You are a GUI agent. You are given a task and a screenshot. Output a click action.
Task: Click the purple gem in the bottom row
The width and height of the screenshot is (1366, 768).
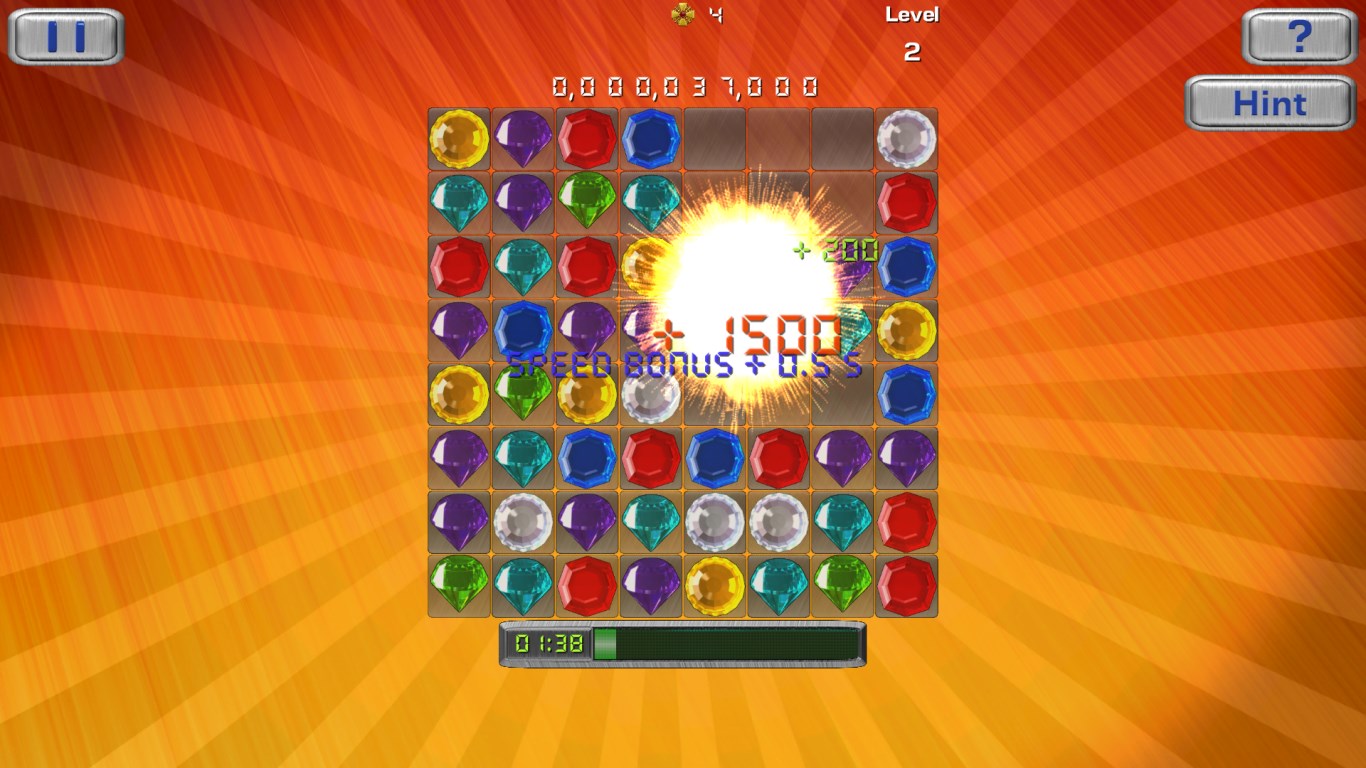(x=651, y=586)
